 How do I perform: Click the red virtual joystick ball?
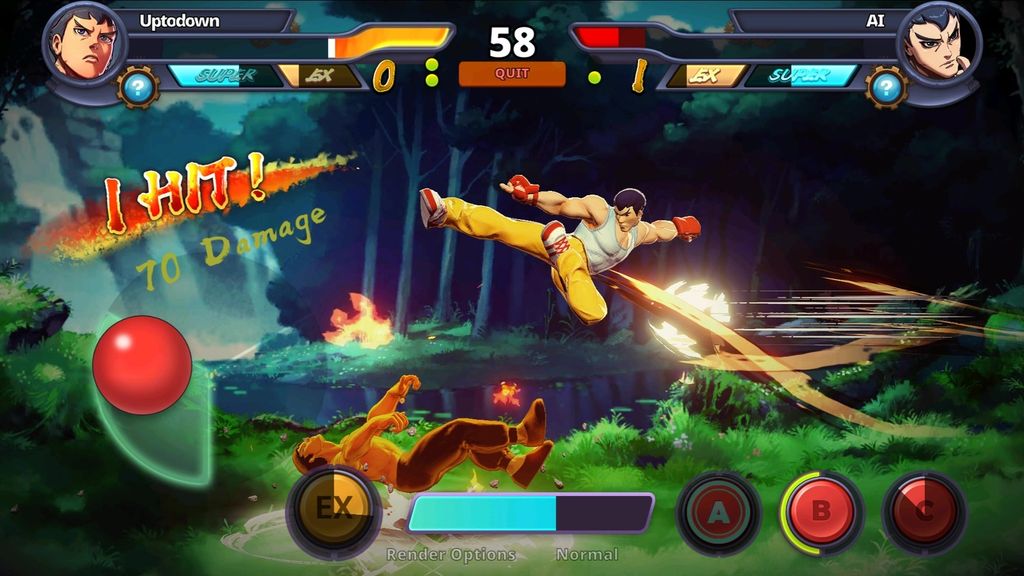coord(142,365)
